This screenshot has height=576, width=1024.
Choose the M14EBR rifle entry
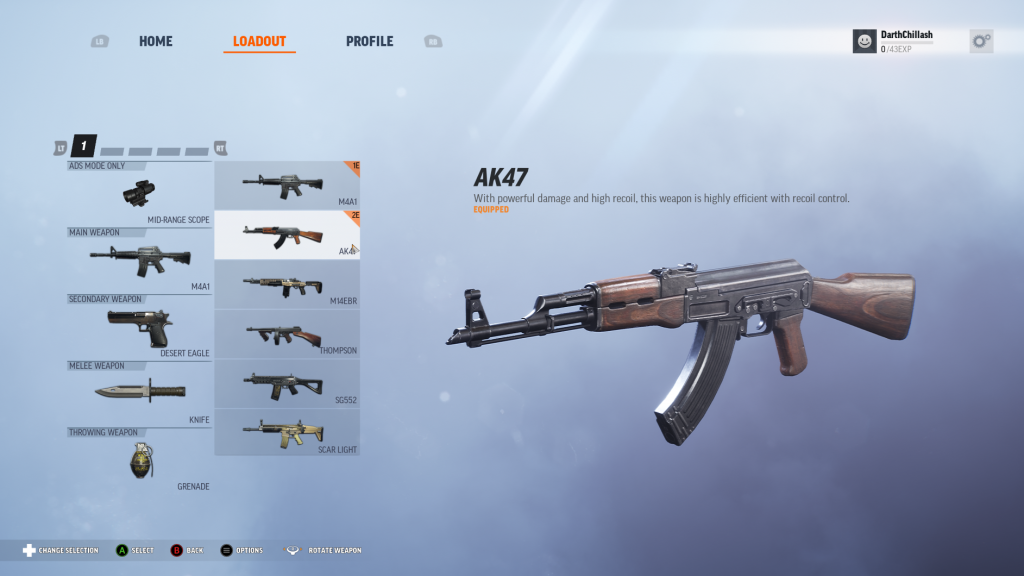[x=287, y=285]
